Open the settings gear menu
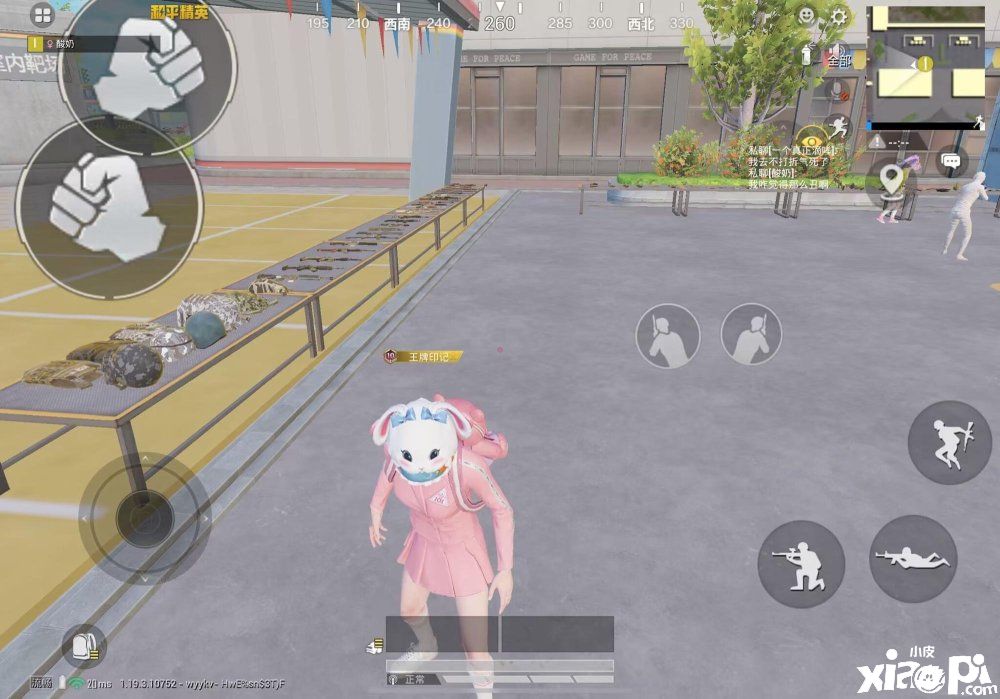Viewport: 1000px width, 699px height. click(838, 16)
